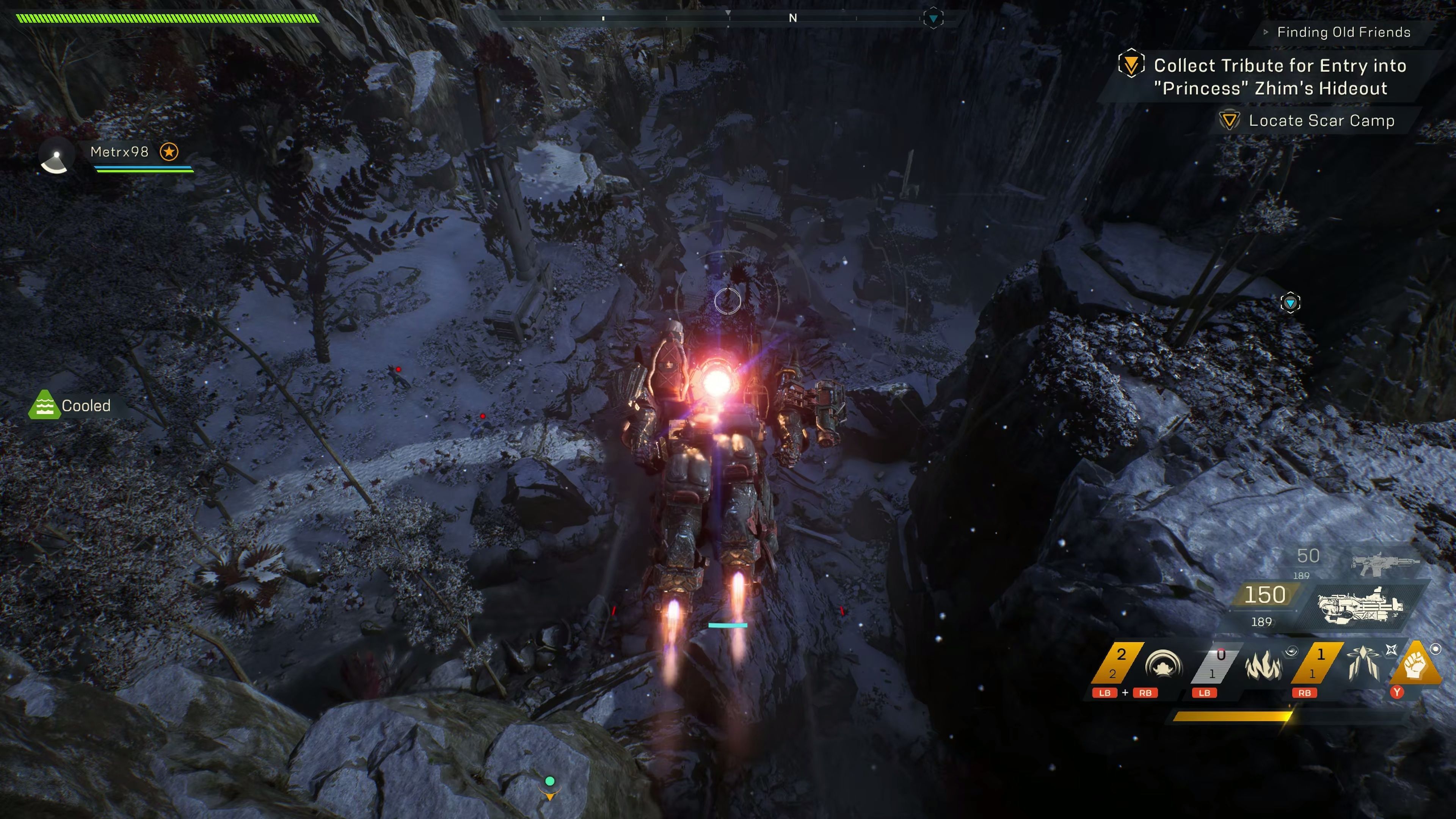
Task: Select the Collect Tribute objective entry
Action: pyautogui.click(x=1280, y=77)
